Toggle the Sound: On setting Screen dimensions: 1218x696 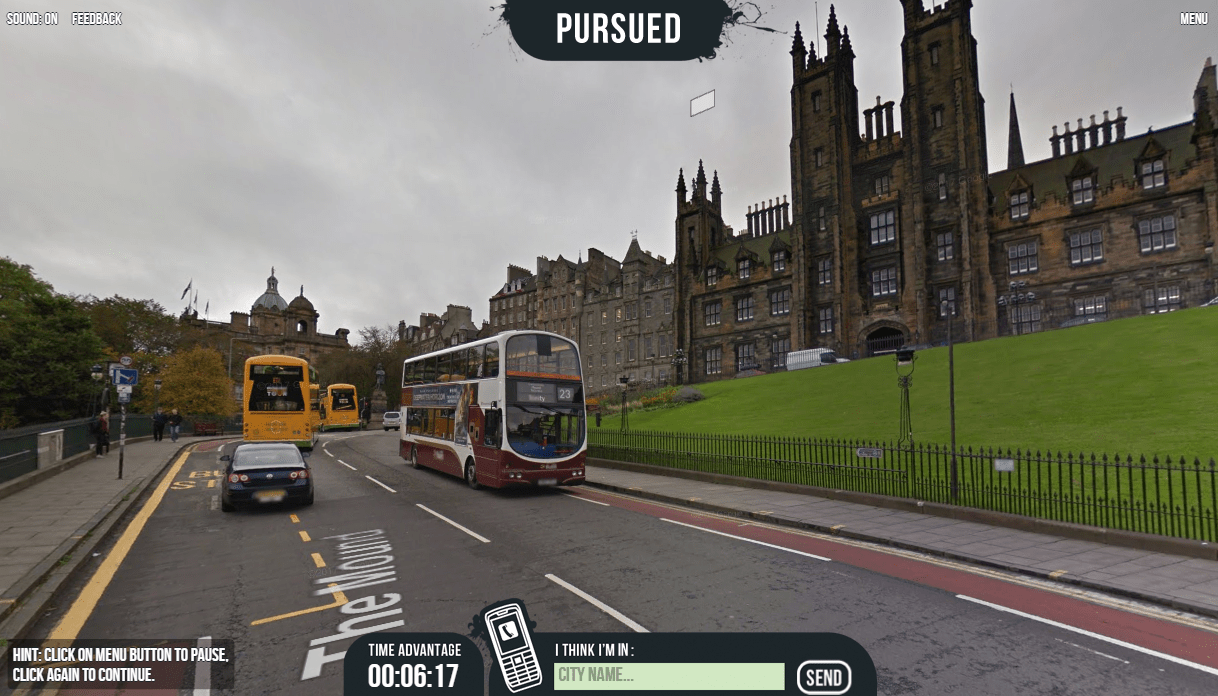32,19
